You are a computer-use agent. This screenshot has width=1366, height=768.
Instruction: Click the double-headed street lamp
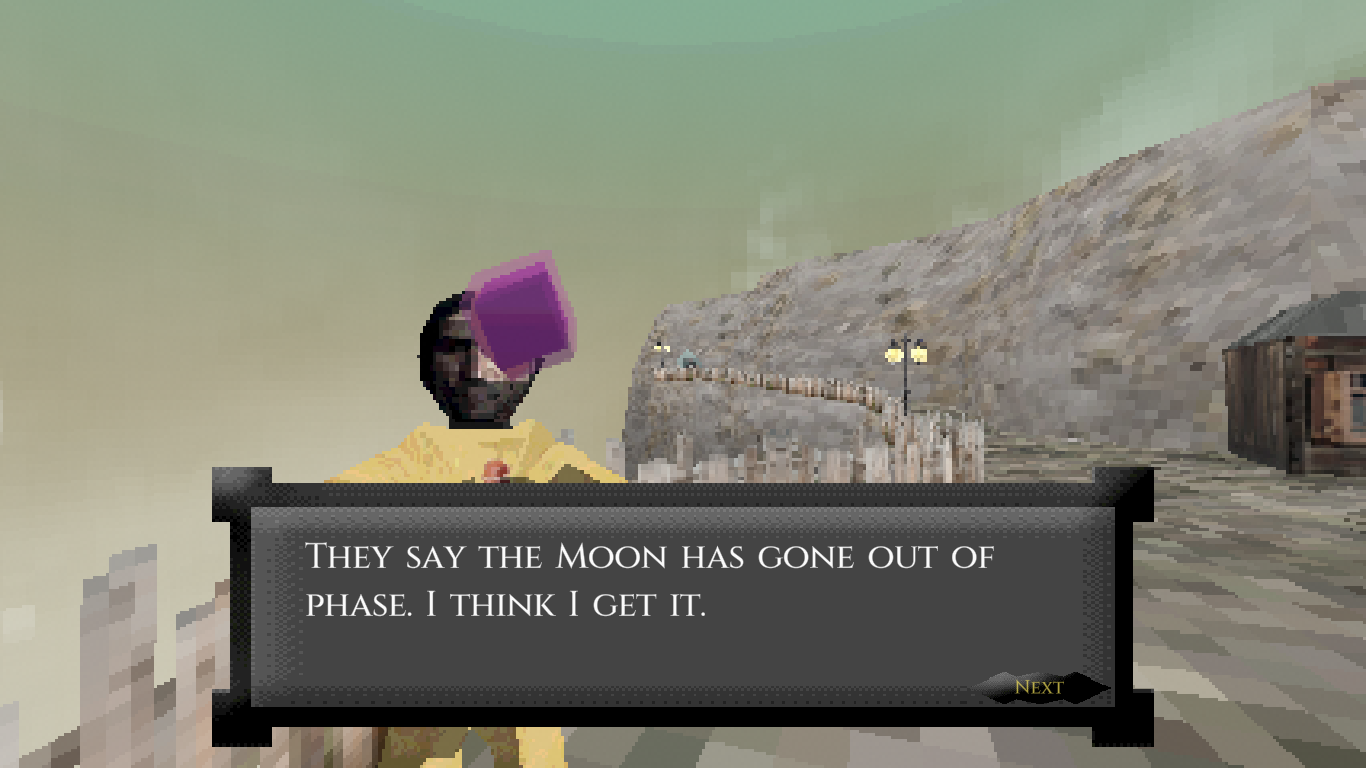click(905, 355)
